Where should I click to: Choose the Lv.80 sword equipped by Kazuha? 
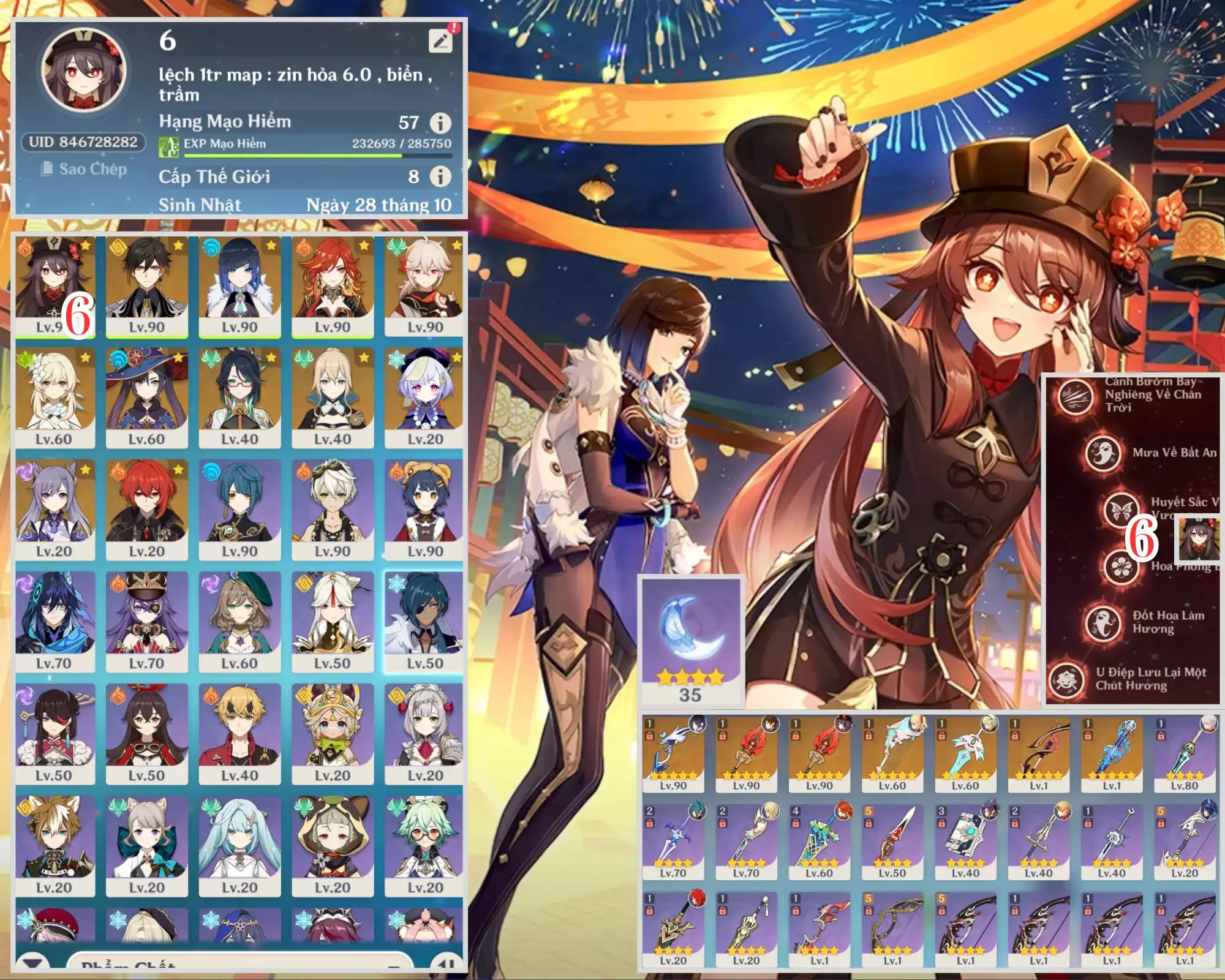tap(1184, 755)
